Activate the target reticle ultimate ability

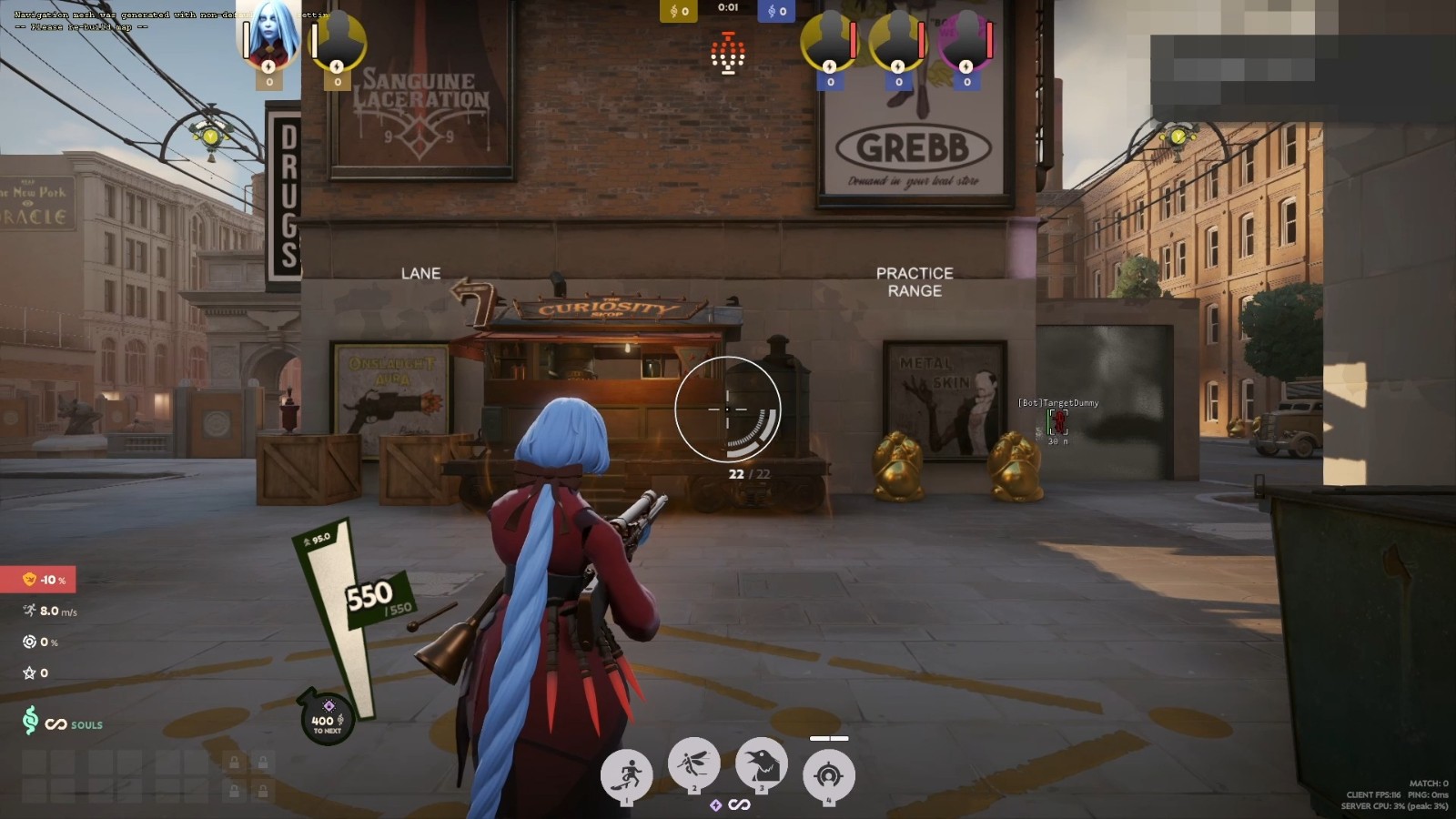(828, 775)
